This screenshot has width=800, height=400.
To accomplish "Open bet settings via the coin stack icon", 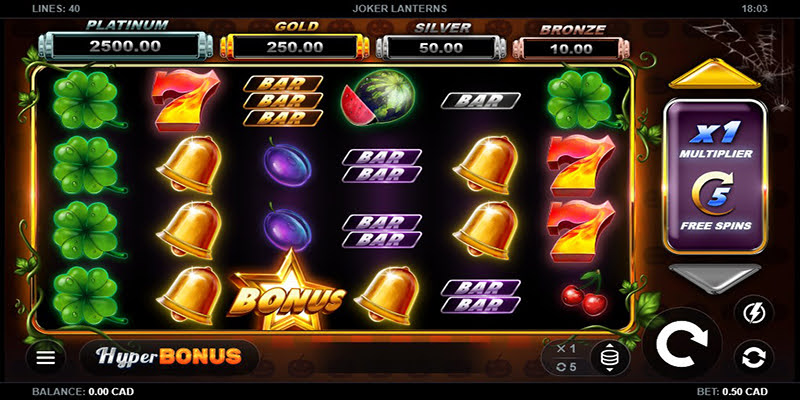I will tap(609, 357).
